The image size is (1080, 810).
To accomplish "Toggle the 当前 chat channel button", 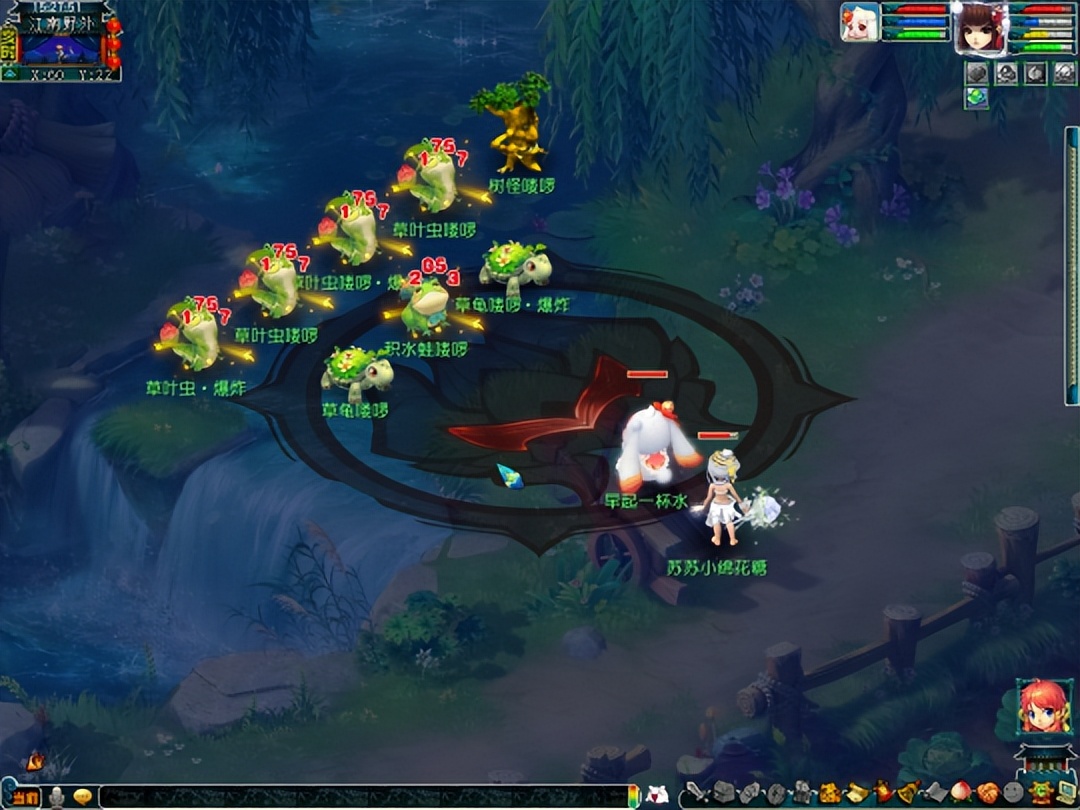I will point(26,797).
